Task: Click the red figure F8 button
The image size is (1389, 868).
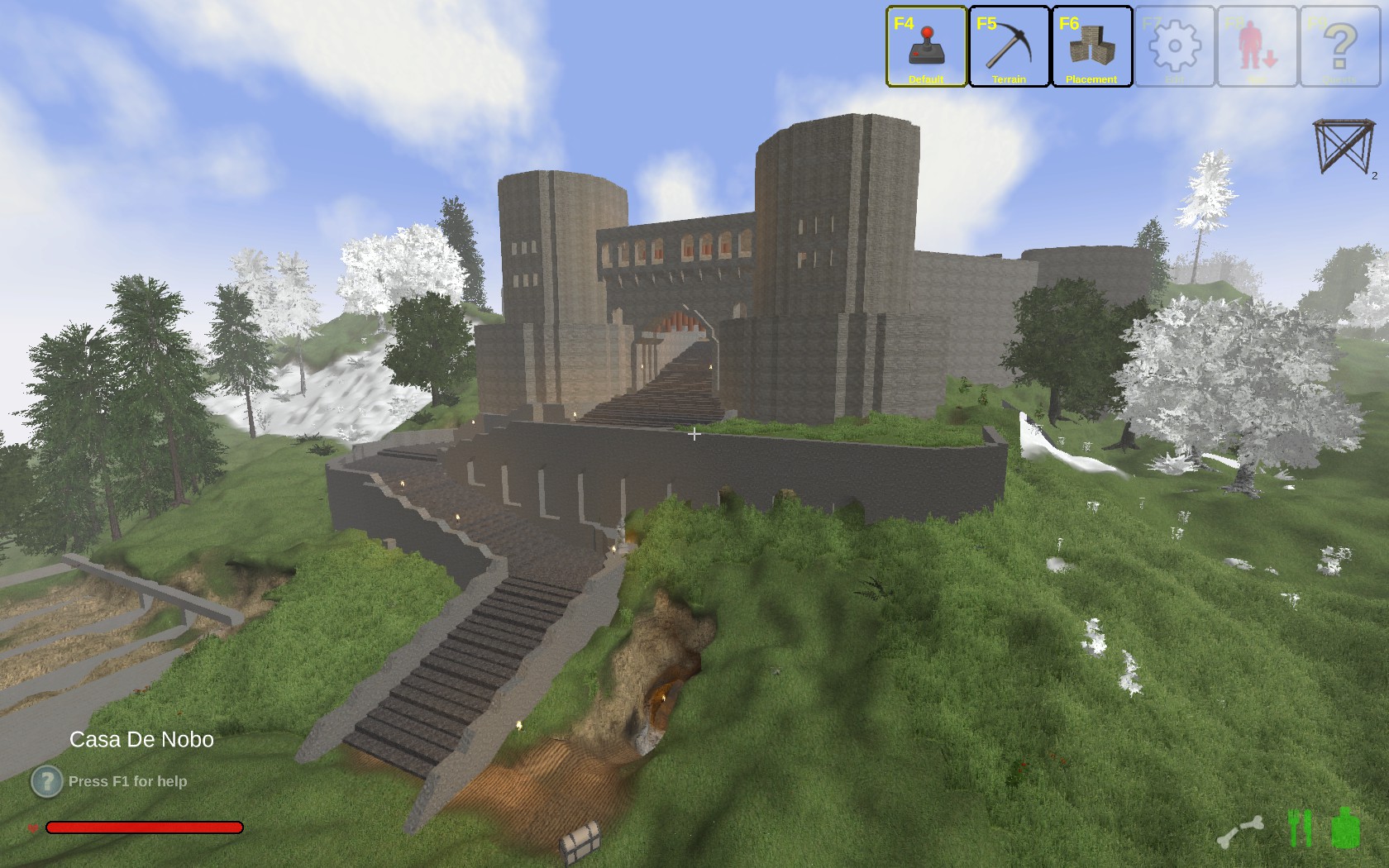Action: point(1257,46)
